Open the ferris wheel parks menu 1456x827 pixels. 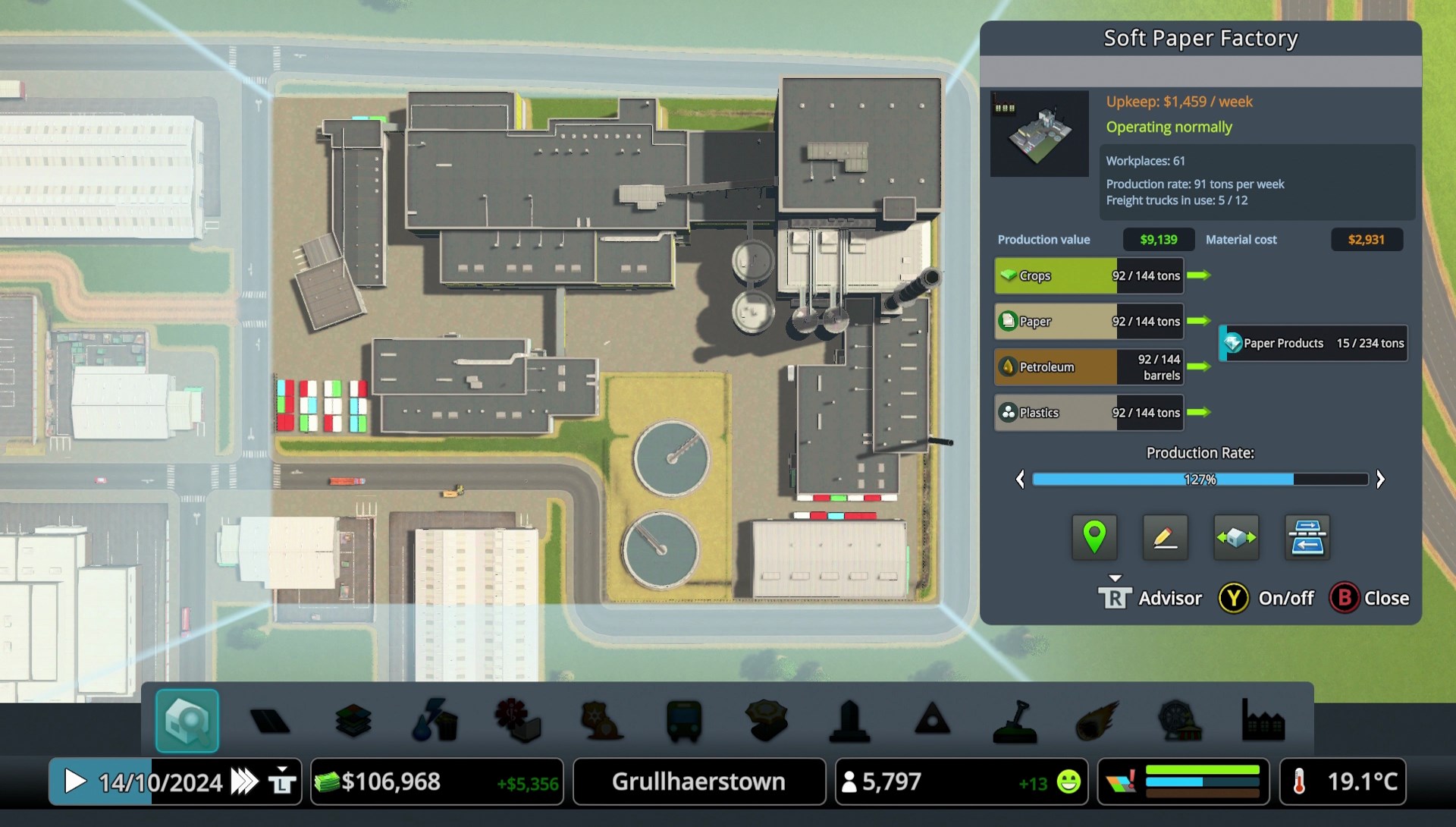(1180, 720)
